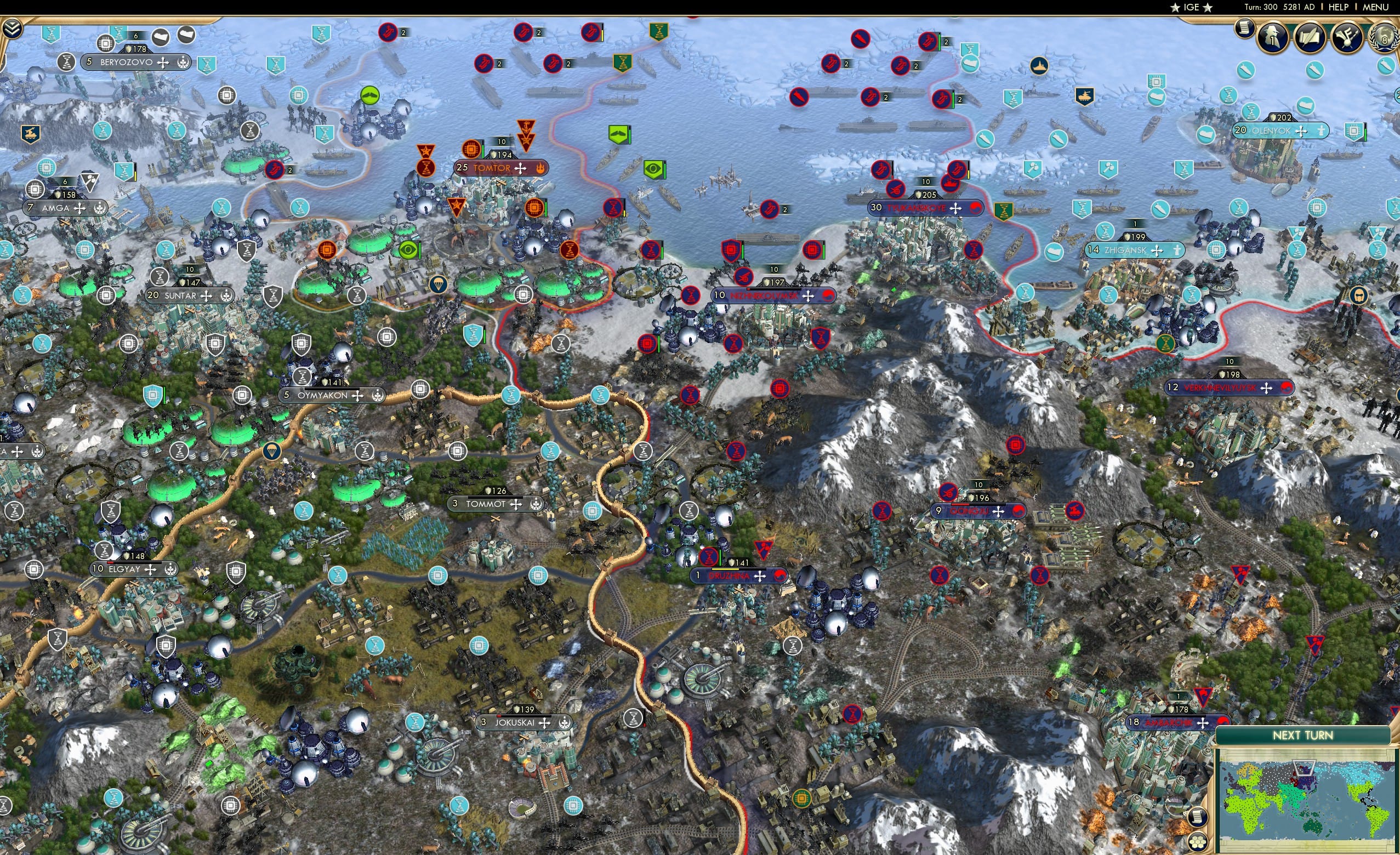
Task: Click the cross religion icon on Druzhina's banner
Action: 760,575
